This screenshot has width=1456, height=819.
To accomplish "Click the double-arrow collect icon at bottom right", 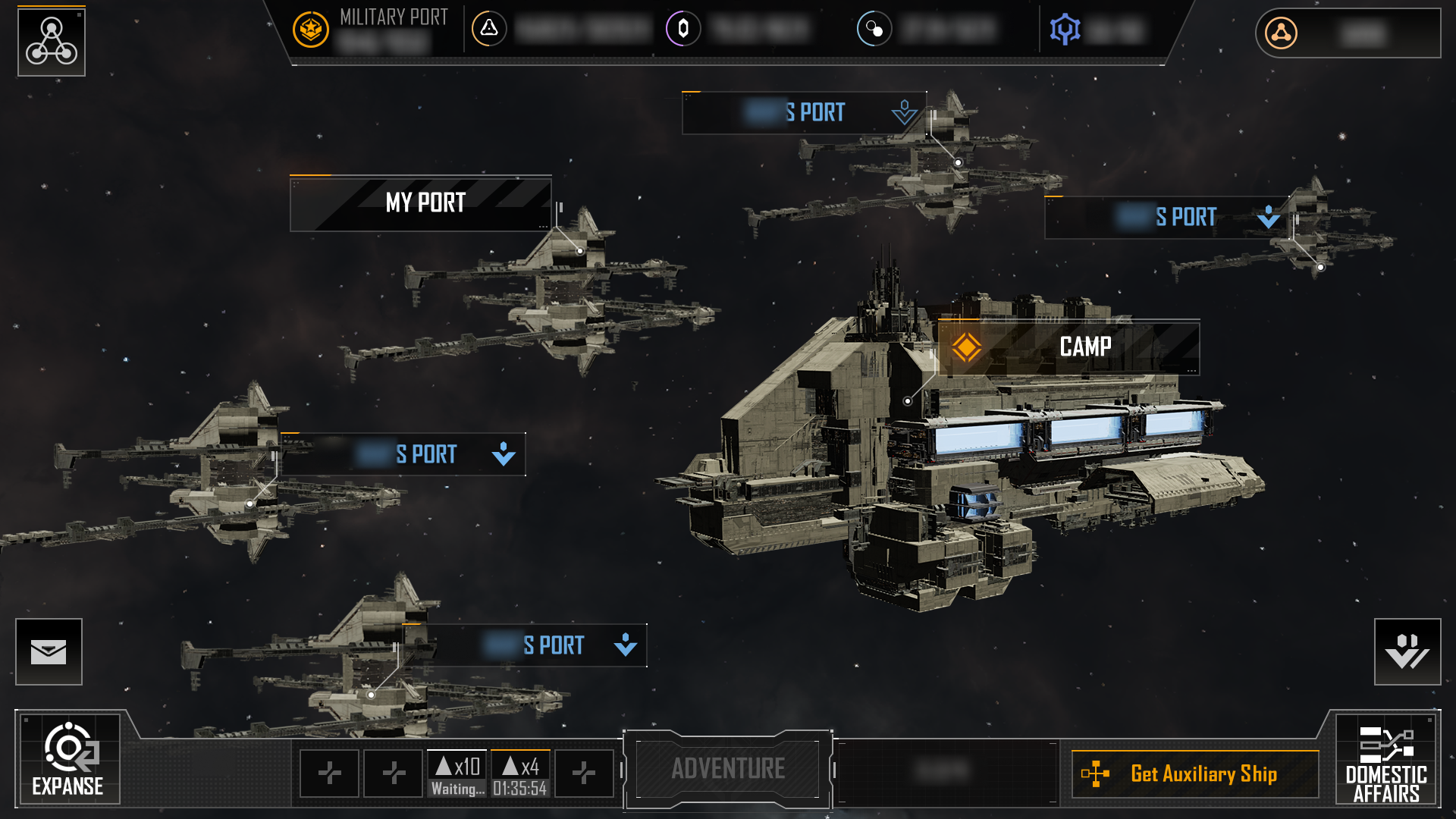I will pos(1407,651).
